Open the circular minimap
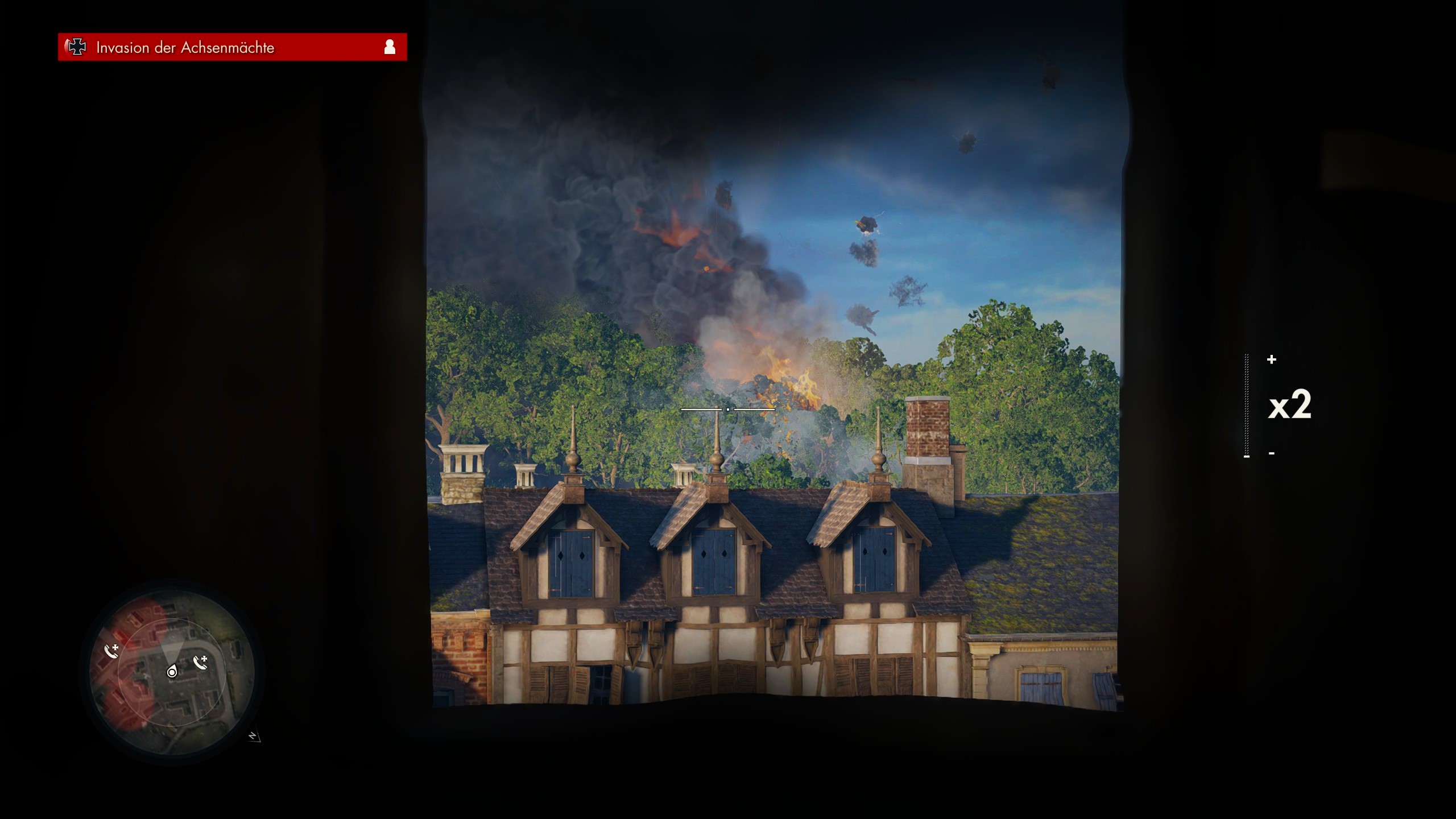The width and height of the screenshot is (1456, 819). tap(172, 668)
